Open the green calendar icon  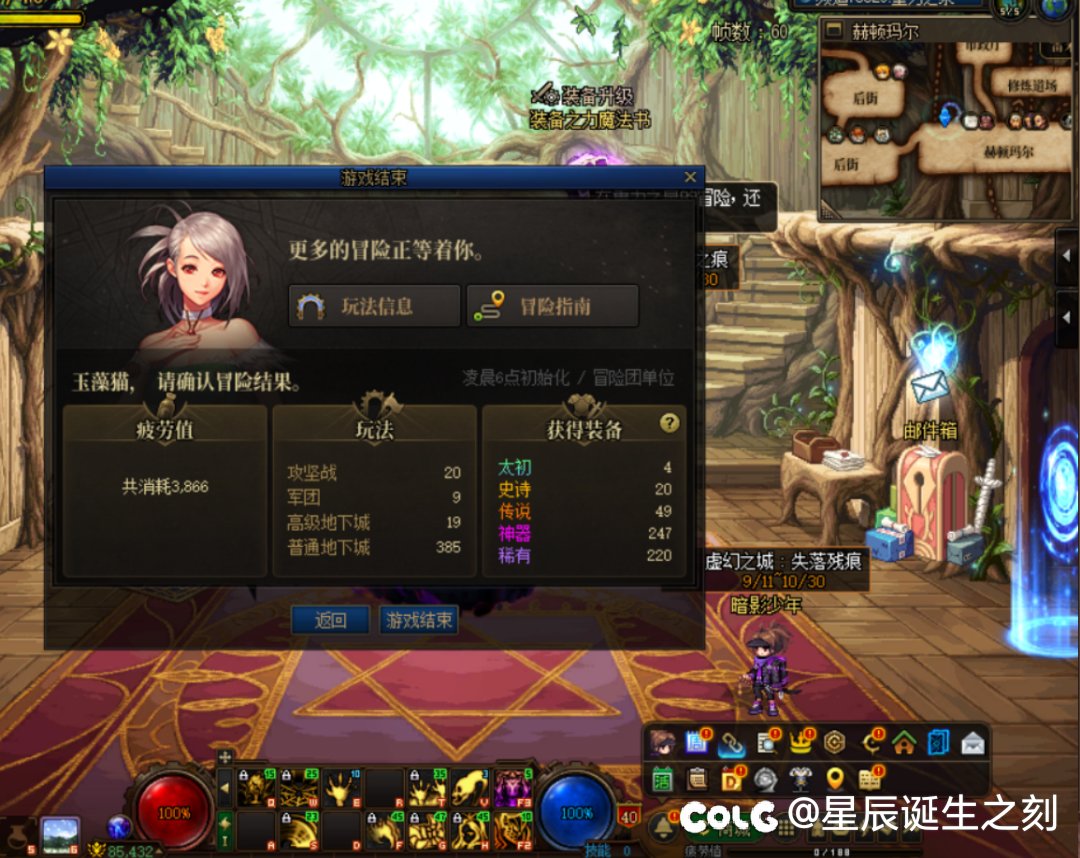662,777
